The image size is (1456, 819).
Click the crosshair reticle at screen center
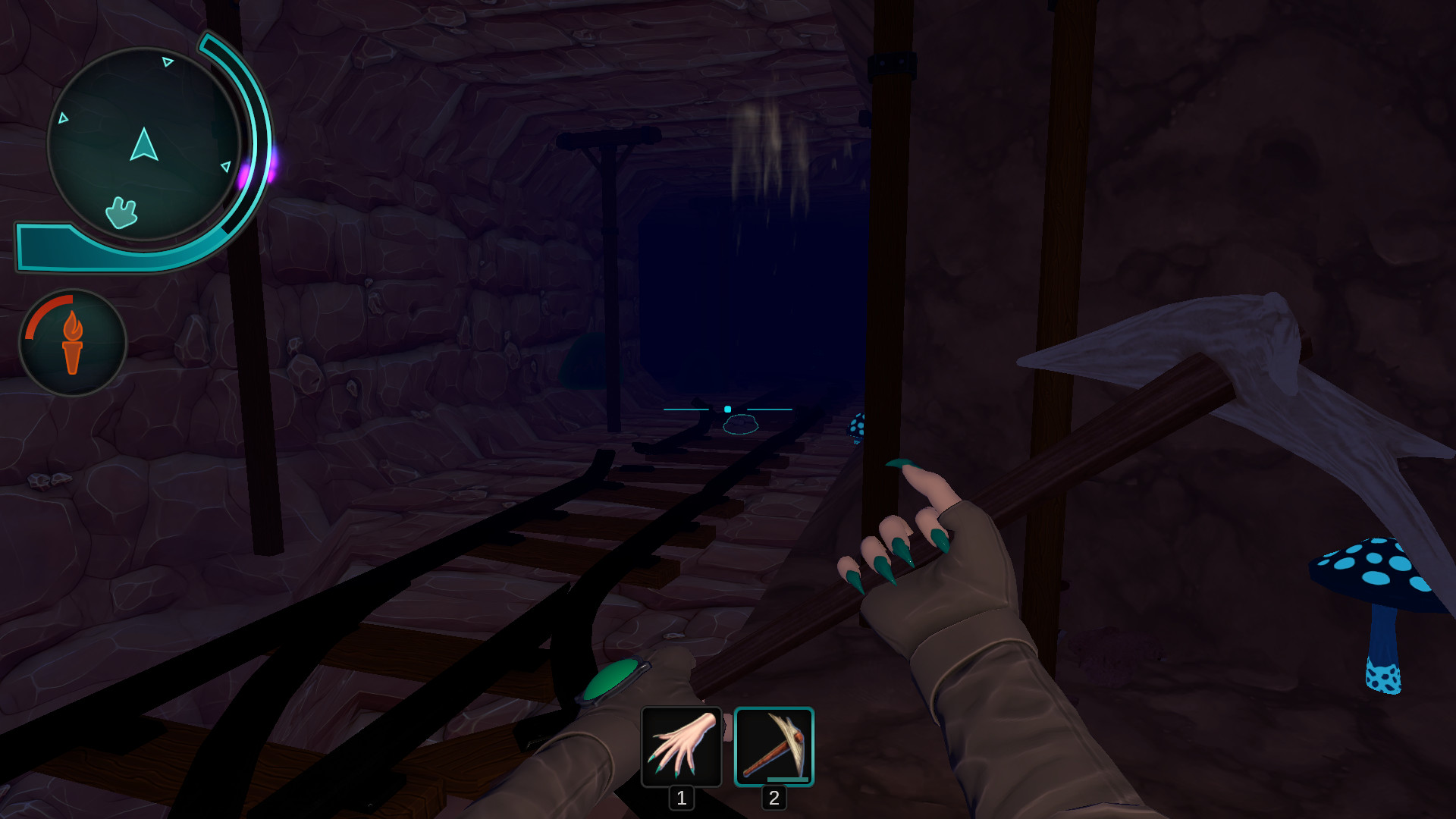pos(727,409)
